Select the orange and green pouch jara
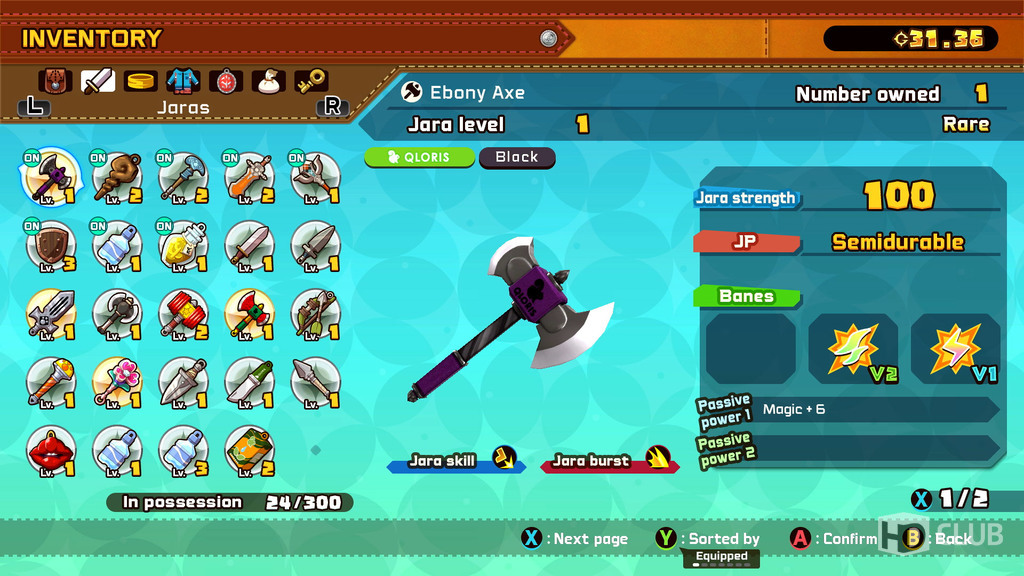Image resolution: width=1024 pixels, height=576 pixels. point(250,451)
